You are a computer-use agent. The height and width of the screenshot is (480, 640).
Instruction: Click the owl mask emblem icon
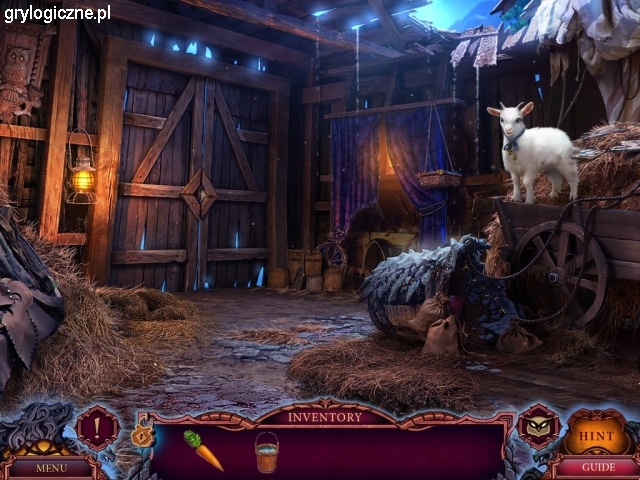538,427
